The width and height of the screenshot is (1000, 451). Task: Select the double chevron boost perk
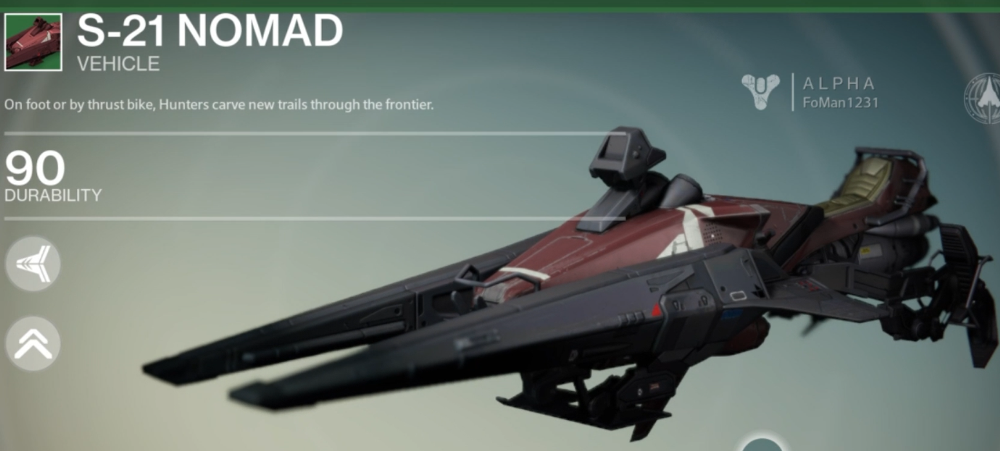pyautogui.click(x=33, y=343)
